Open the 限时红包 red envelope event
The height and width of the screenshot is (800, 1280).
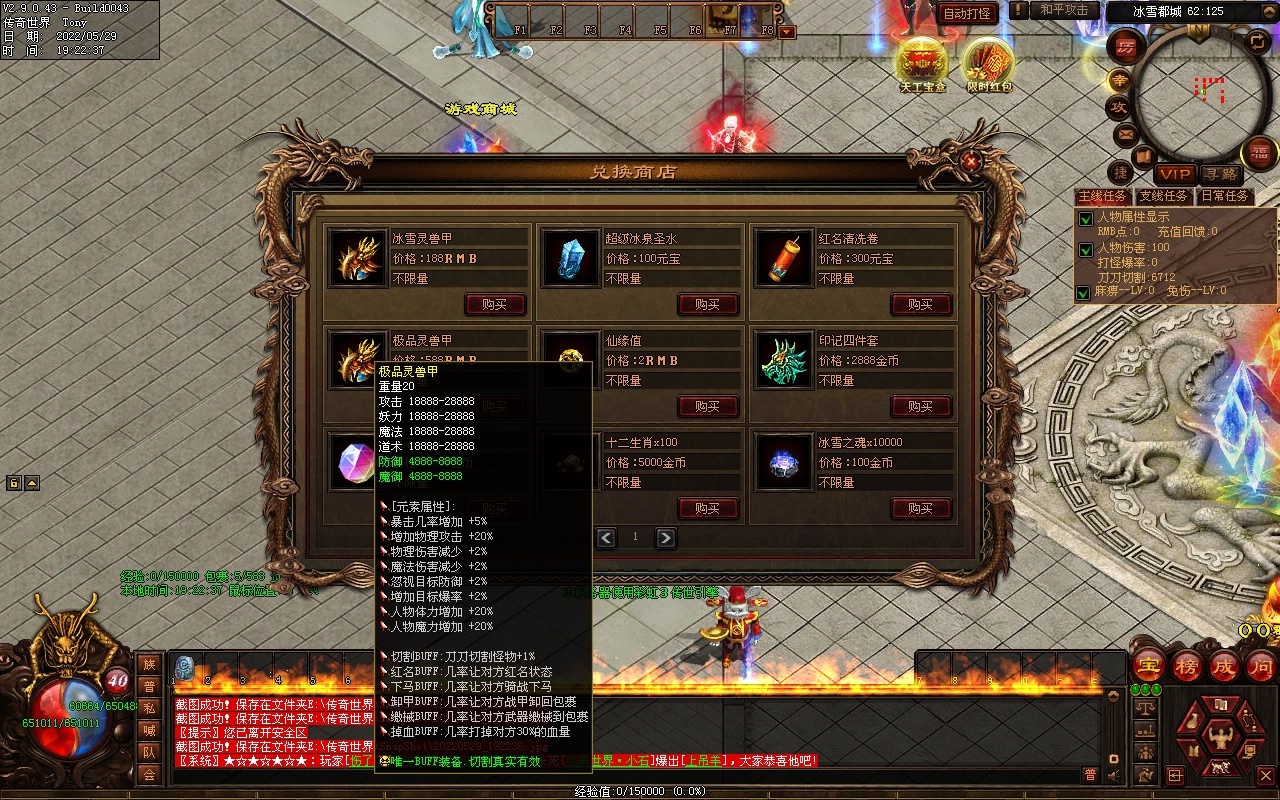[x=989, y=66]
